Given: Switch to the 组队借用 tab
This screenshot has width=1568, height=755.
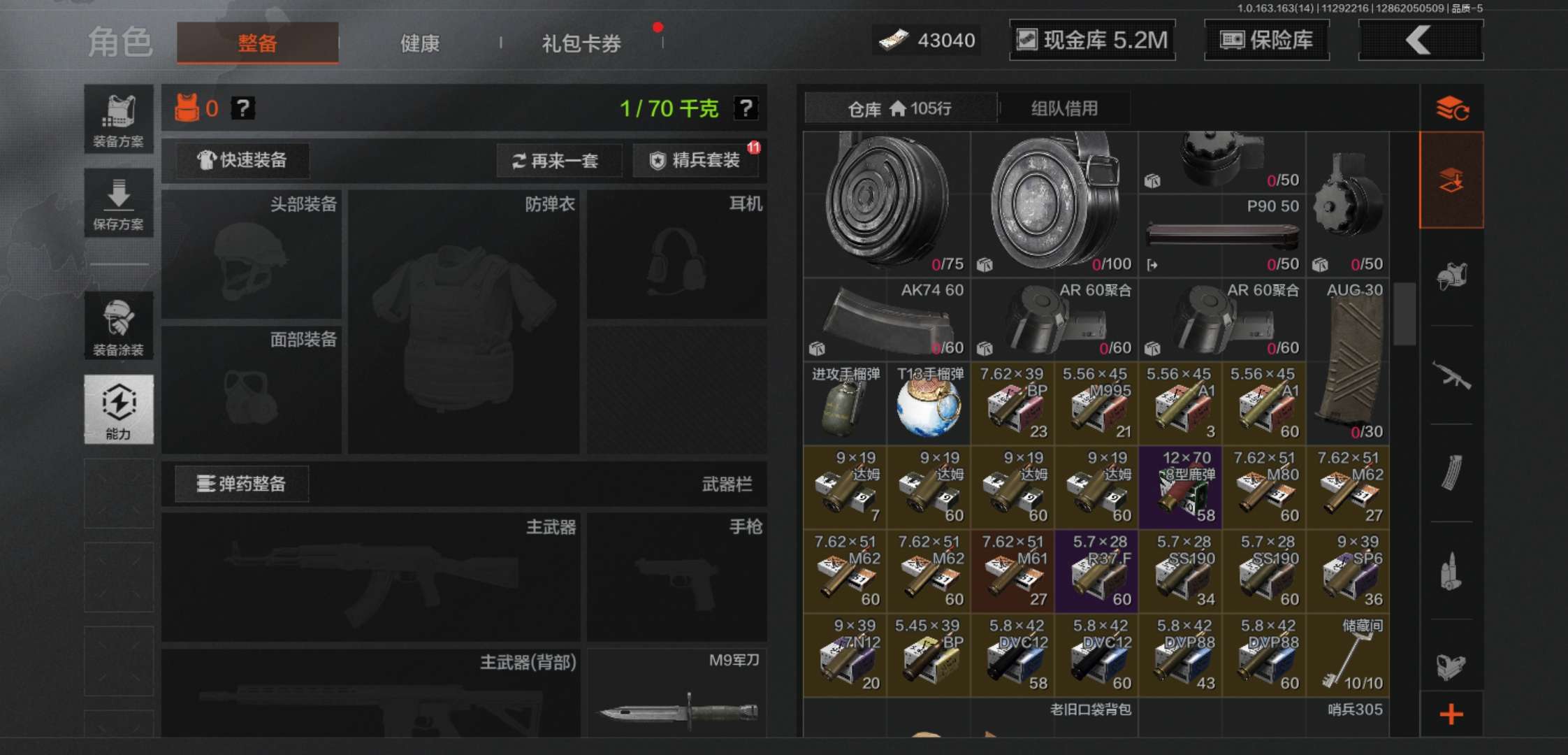Looking at the screenshot, I should click(x=1065, y=108).
